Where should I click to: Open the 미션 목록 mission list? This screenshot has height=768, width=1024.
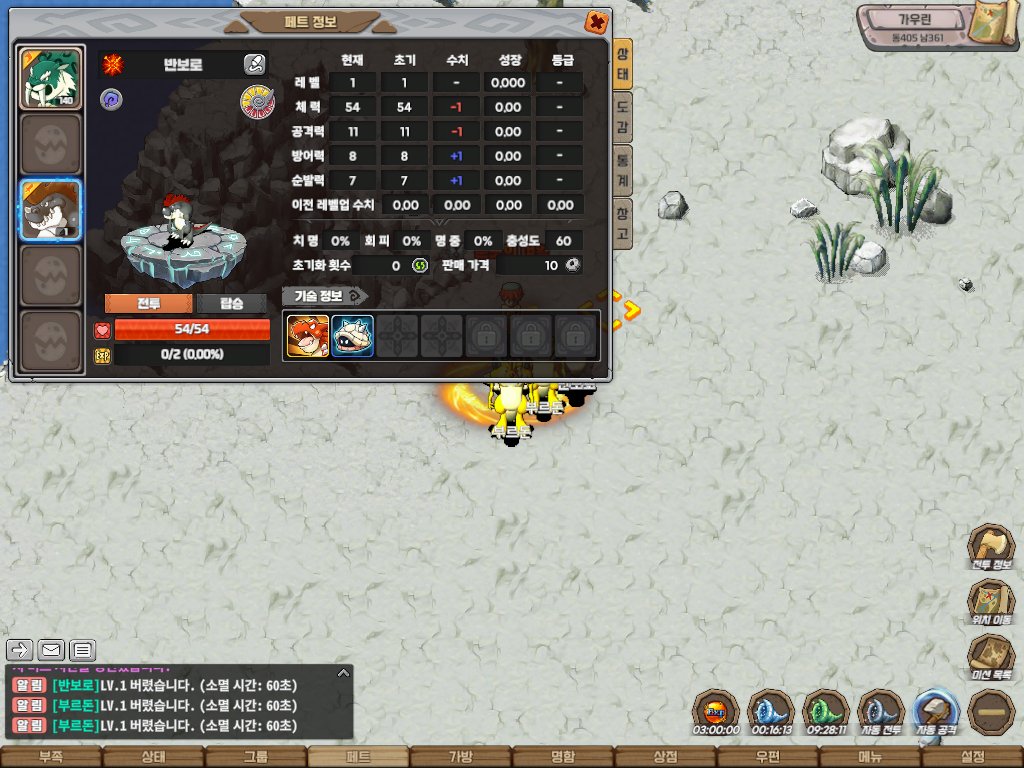click(990, 656)
